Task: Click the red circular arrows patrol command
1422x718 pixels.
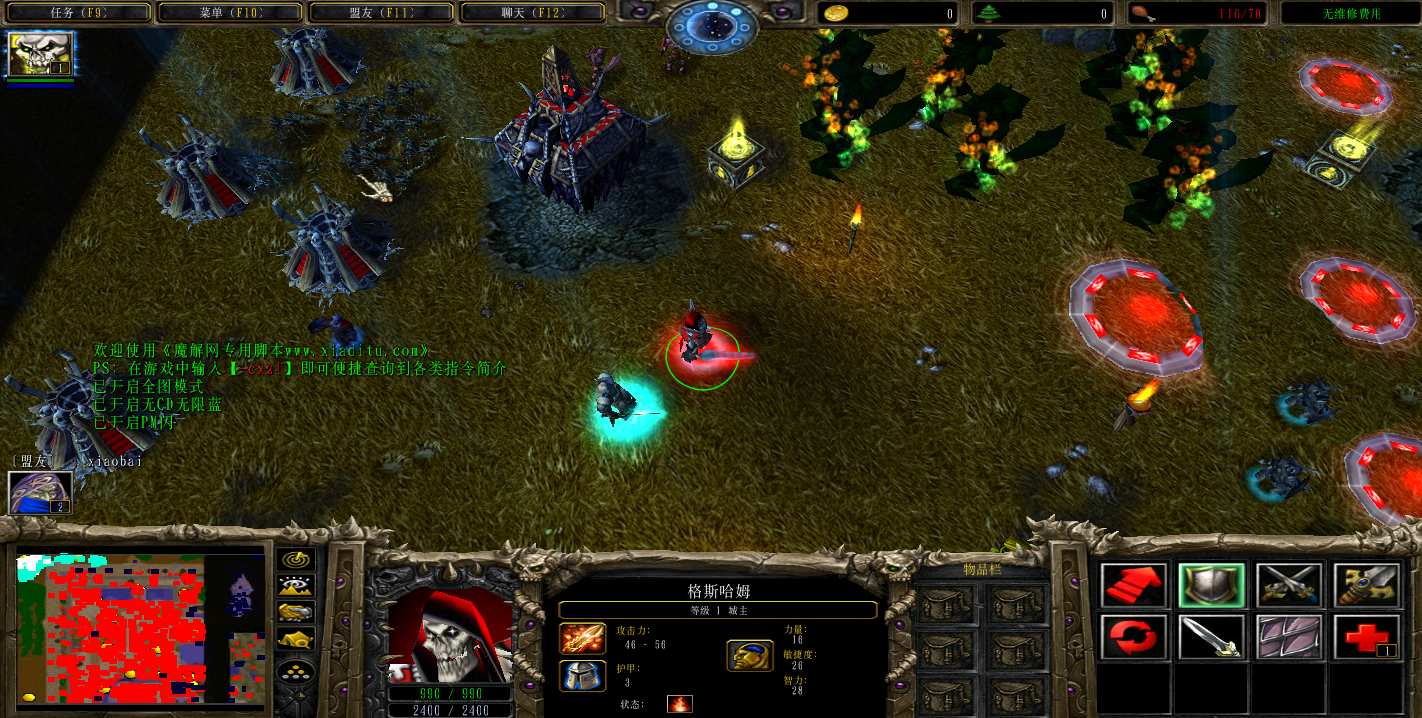Action: [x=1133, y=637]
